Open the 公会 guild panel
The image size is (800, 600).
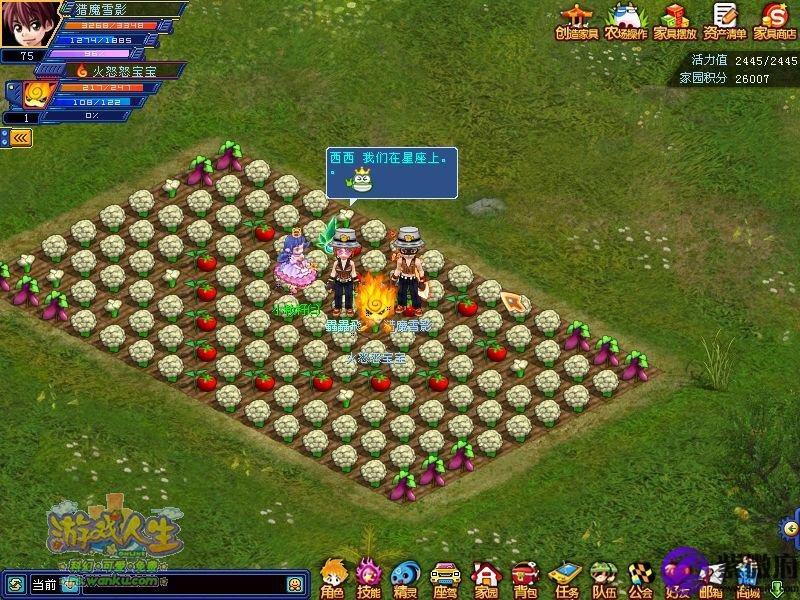(x=641, y=578)
